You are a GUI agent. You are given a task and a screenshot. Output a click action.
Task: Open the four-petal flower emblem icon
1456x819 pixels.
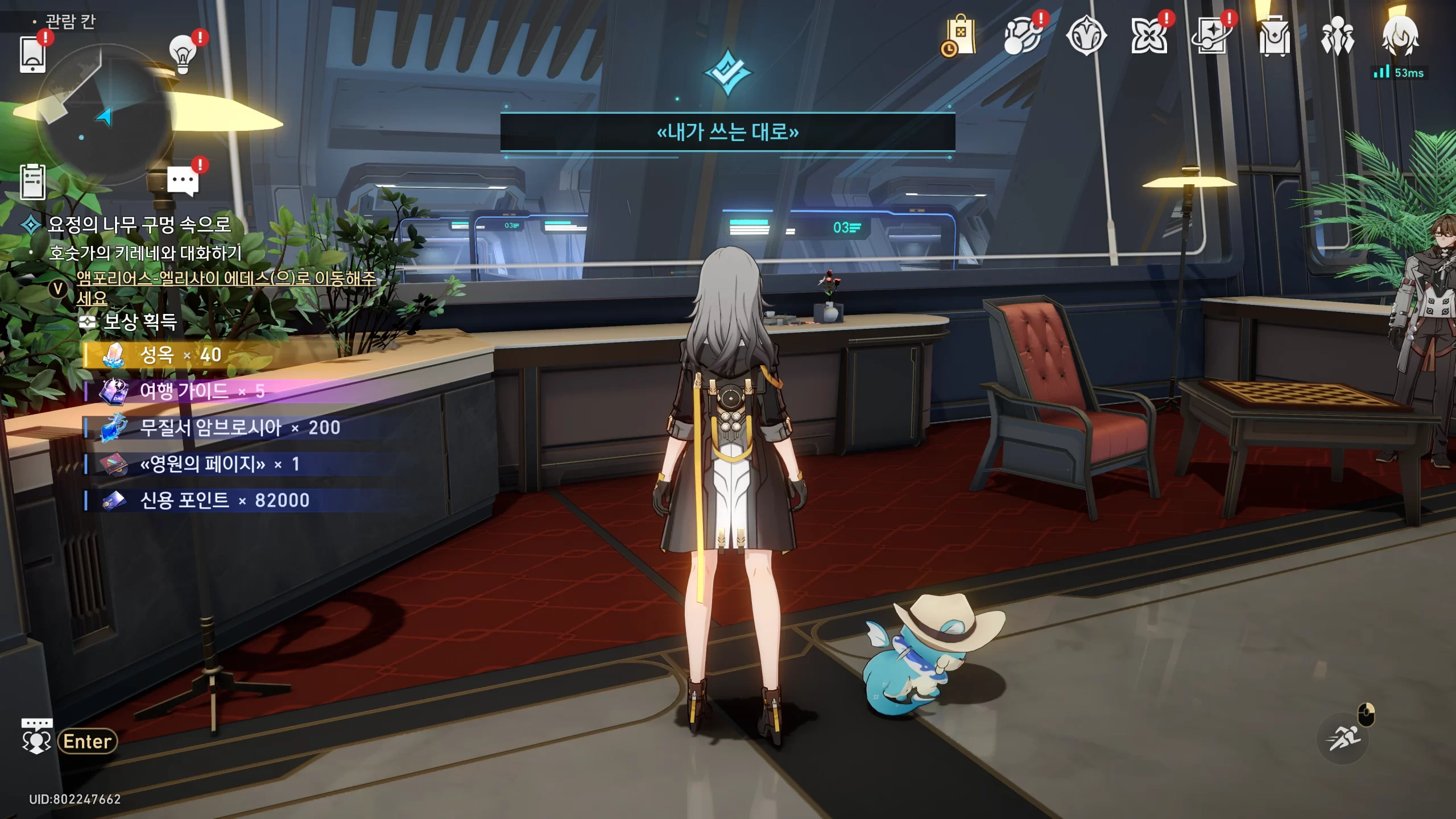(x=1149, y=36)
